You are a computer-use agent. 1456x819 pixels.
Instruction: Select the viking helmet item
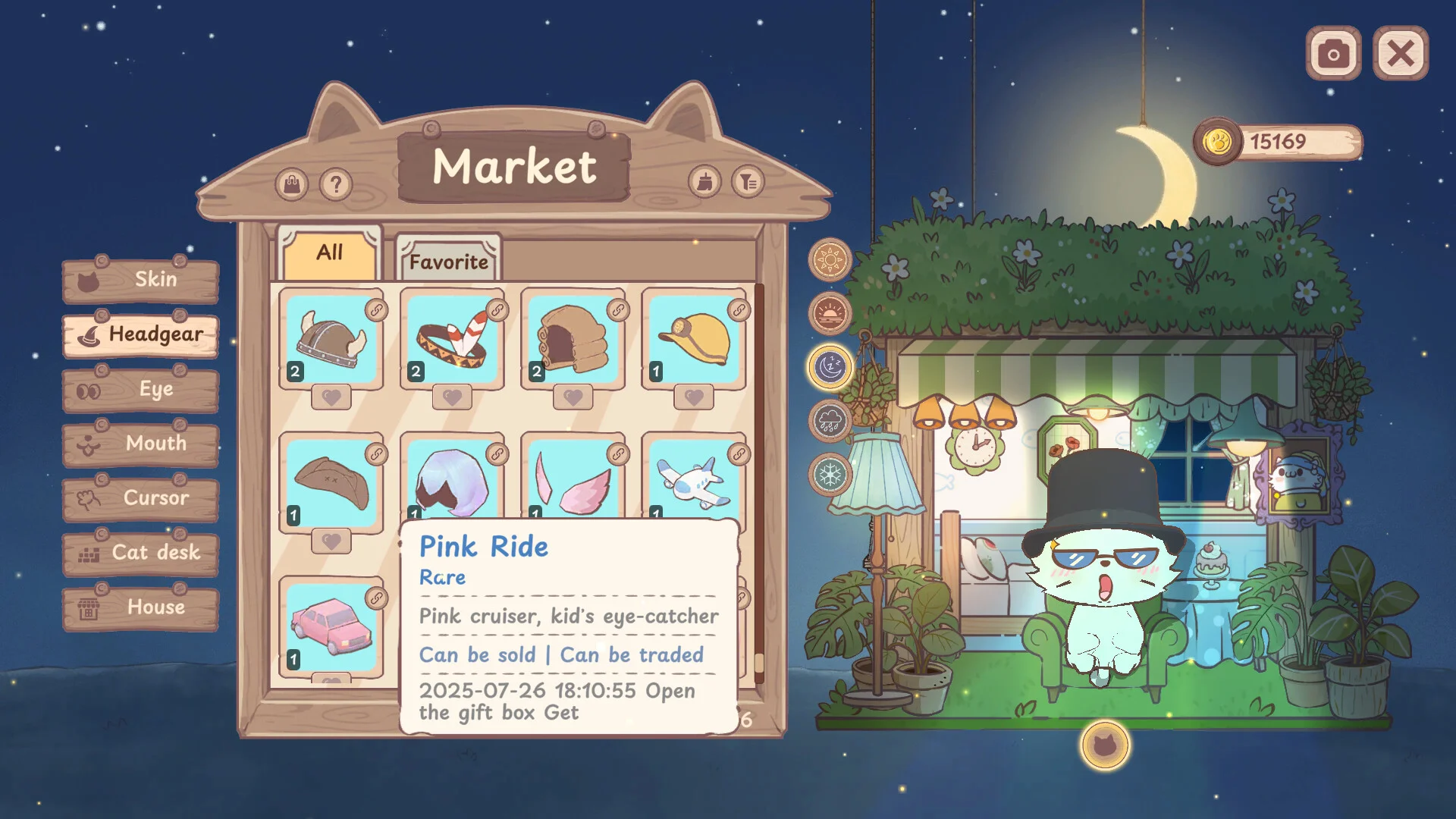(x=331, y=339)
